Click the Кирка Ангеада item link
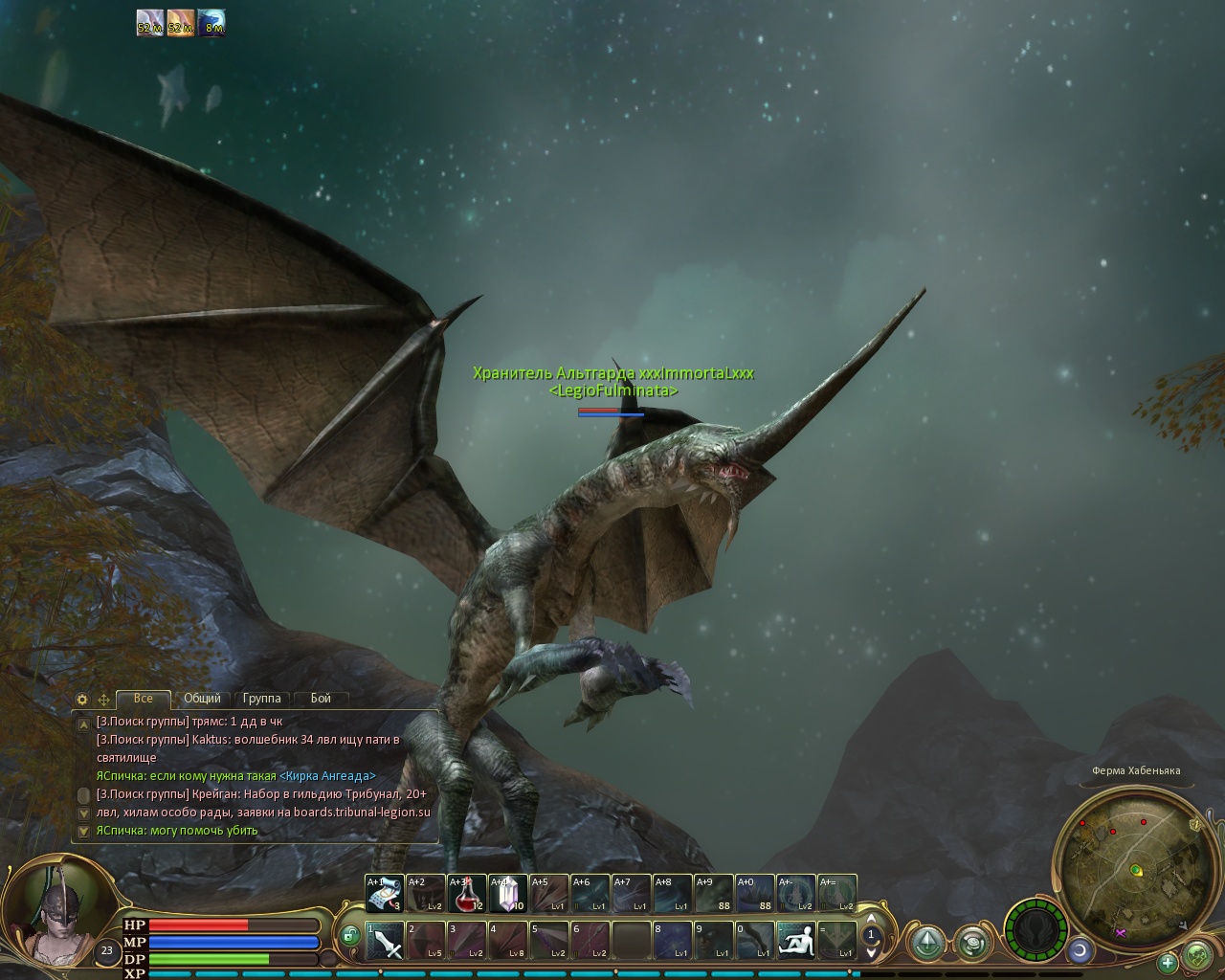1225x980 pixels. 327,776
